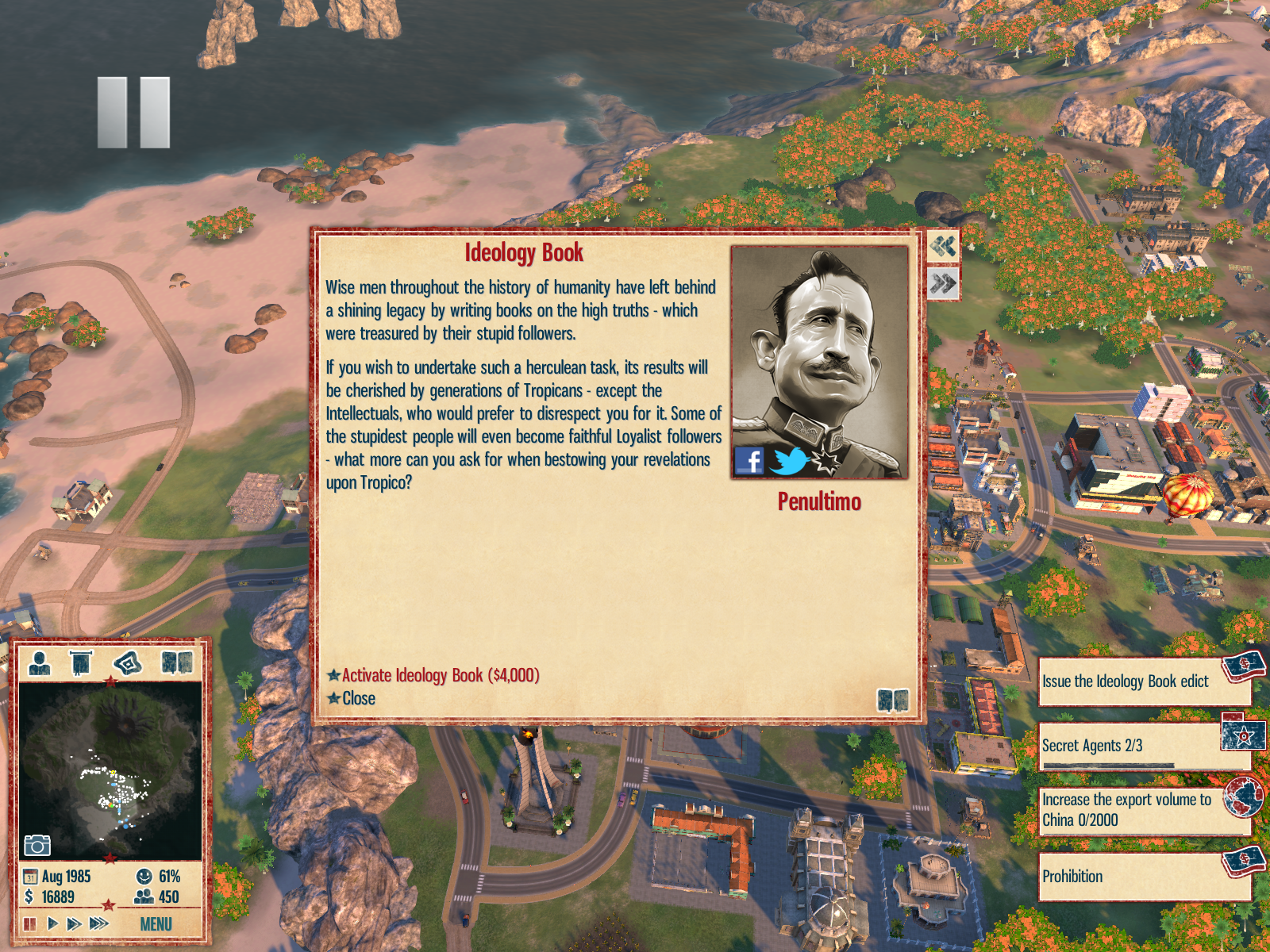Open the person silhouette panel

(40, 662)
